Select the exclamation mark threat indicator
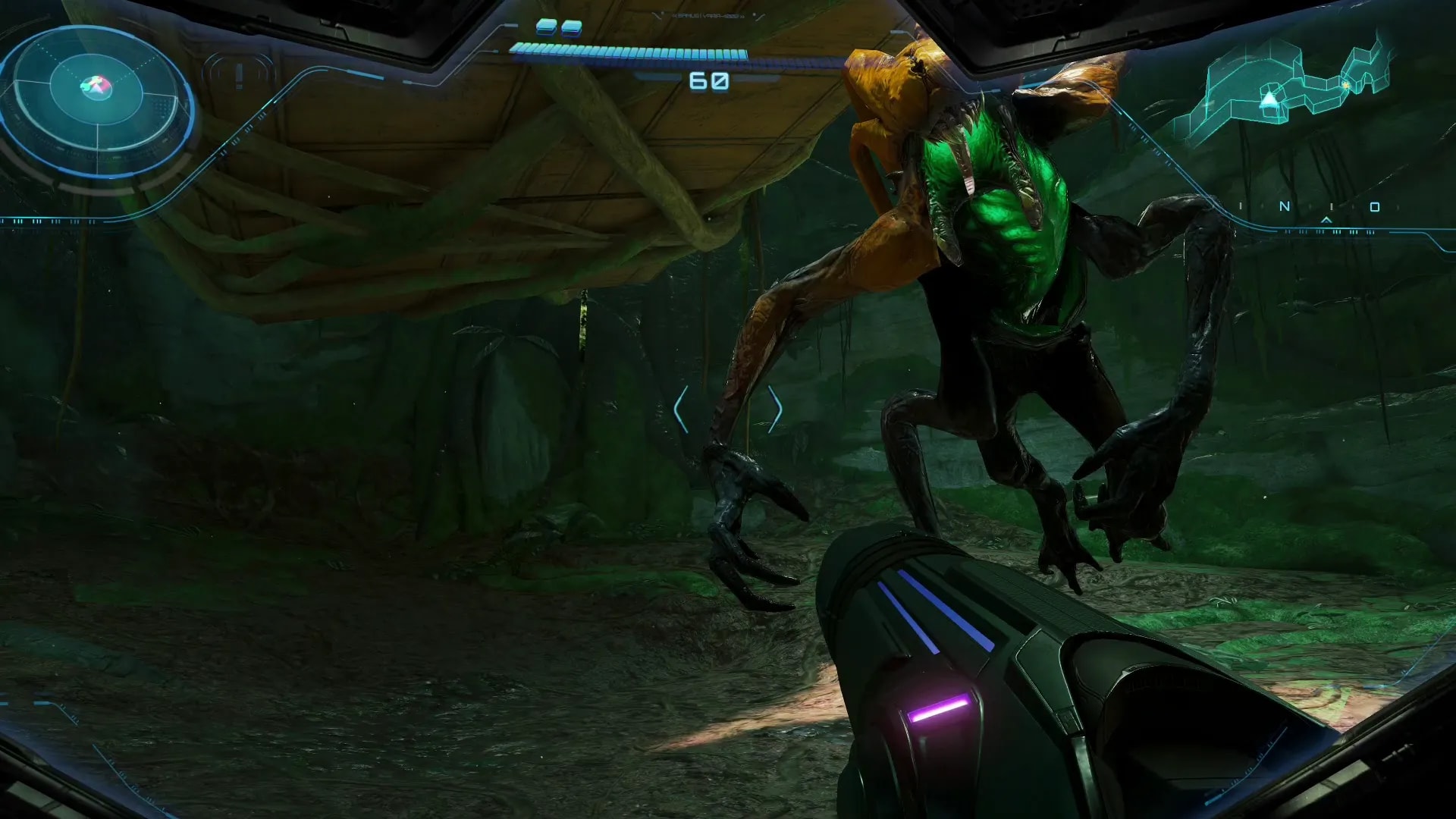The height and width of the screenshot is (819, 1456). 240,76
